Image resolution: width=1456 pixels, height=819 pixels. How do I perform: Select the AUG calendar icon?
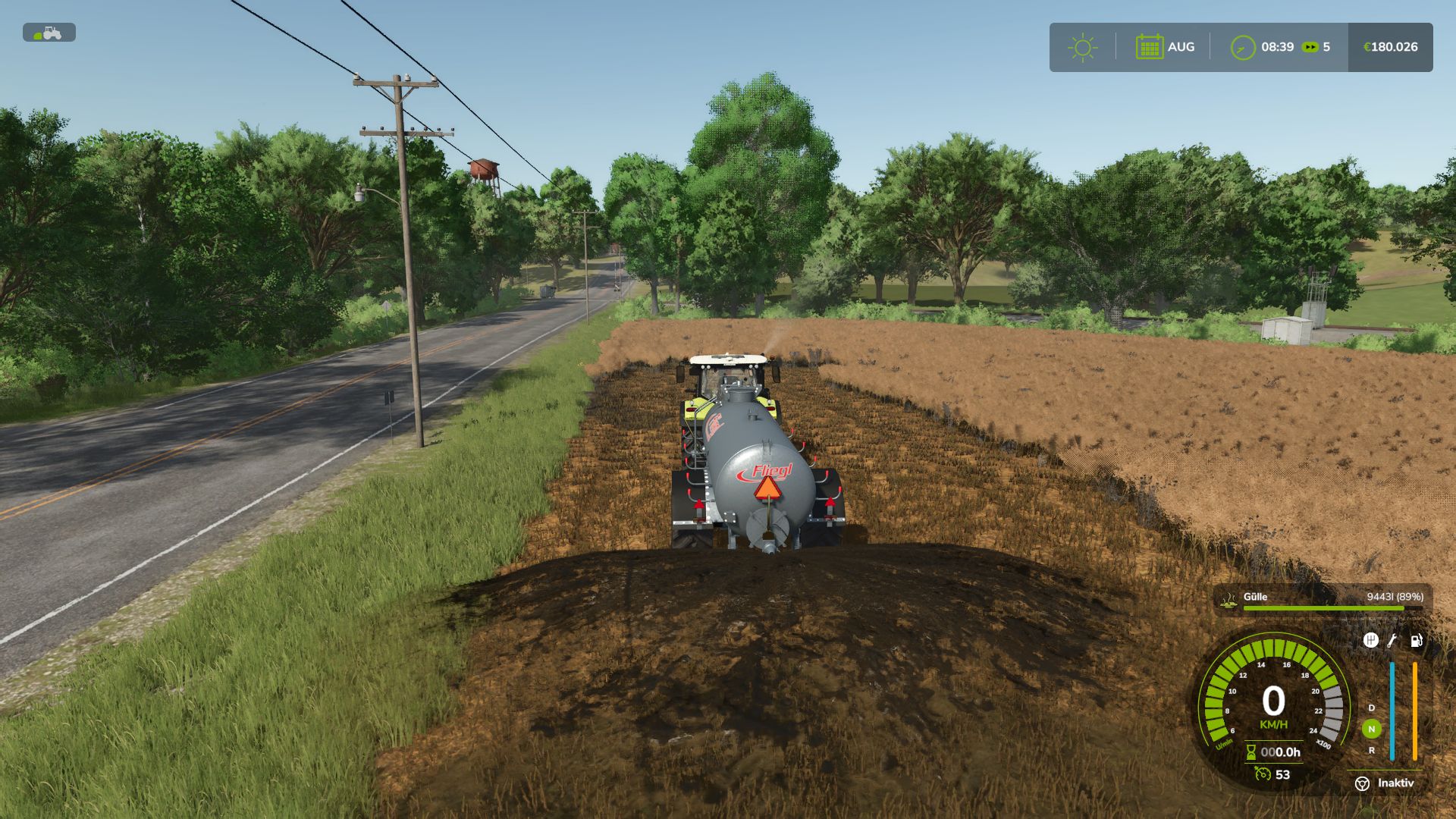pos(1150,45)
